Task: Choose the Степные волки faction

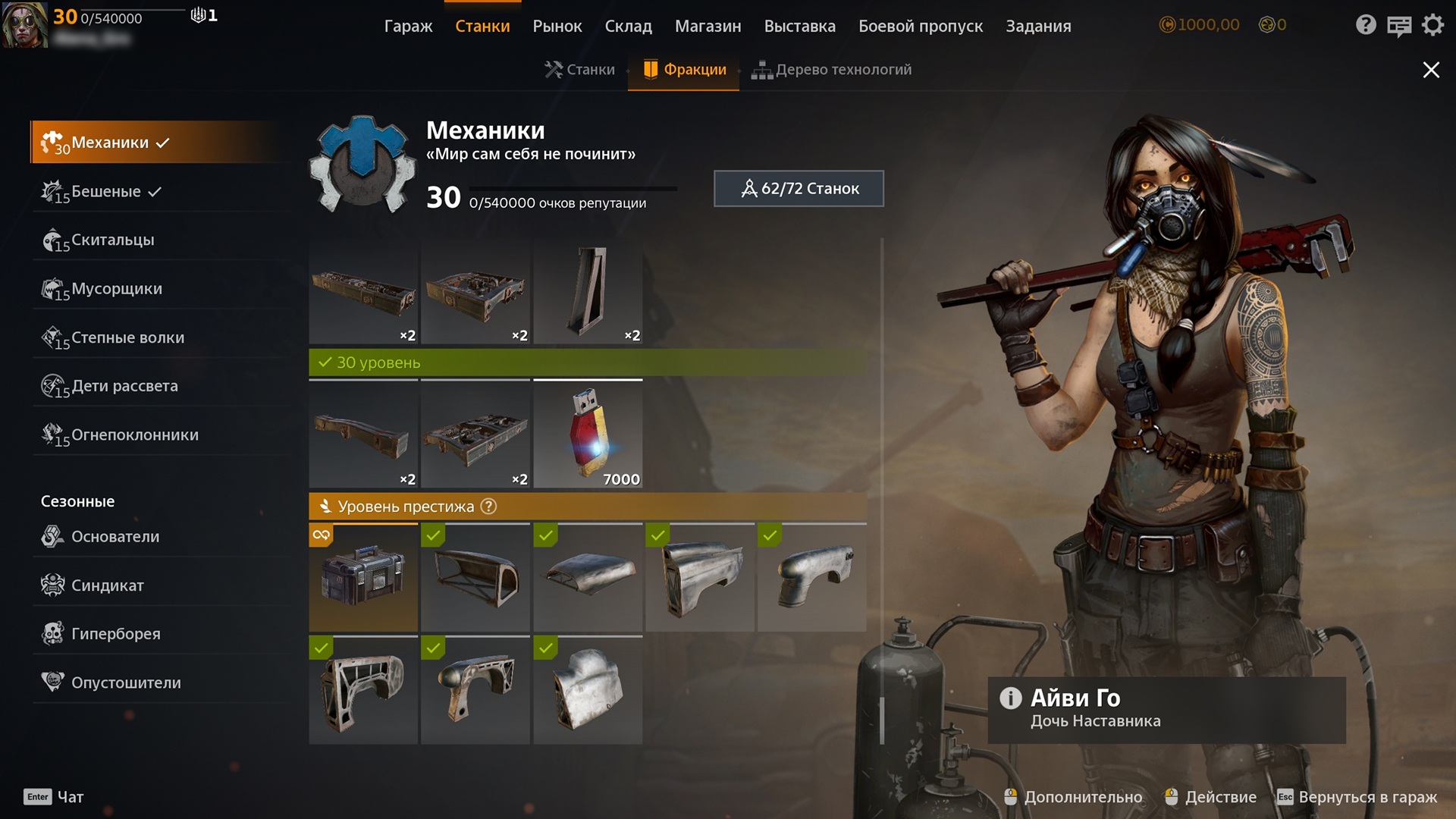Action: click(x=127, y=337)
